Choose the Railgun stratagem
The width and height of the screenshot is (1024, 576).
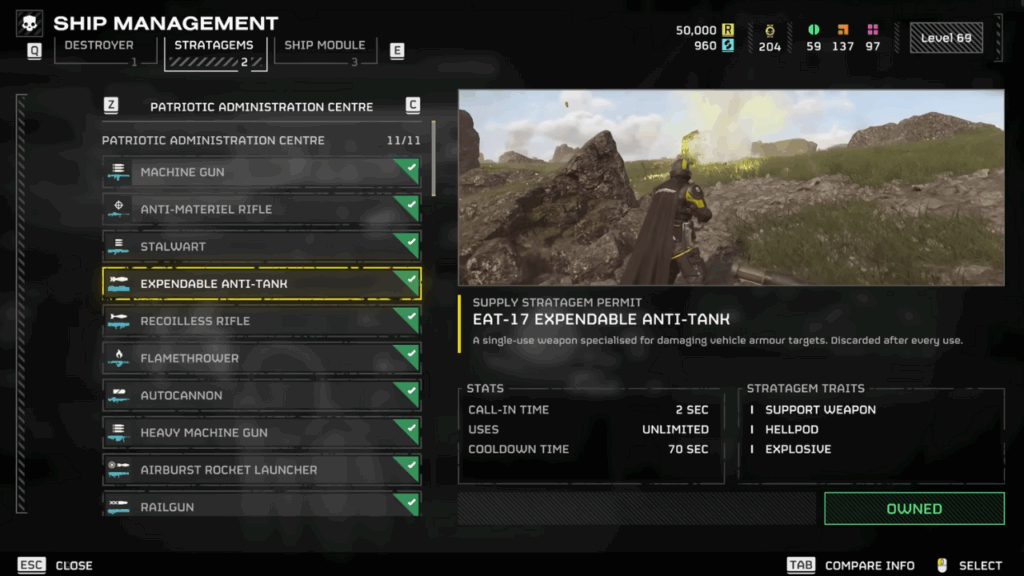click(261, 504)
